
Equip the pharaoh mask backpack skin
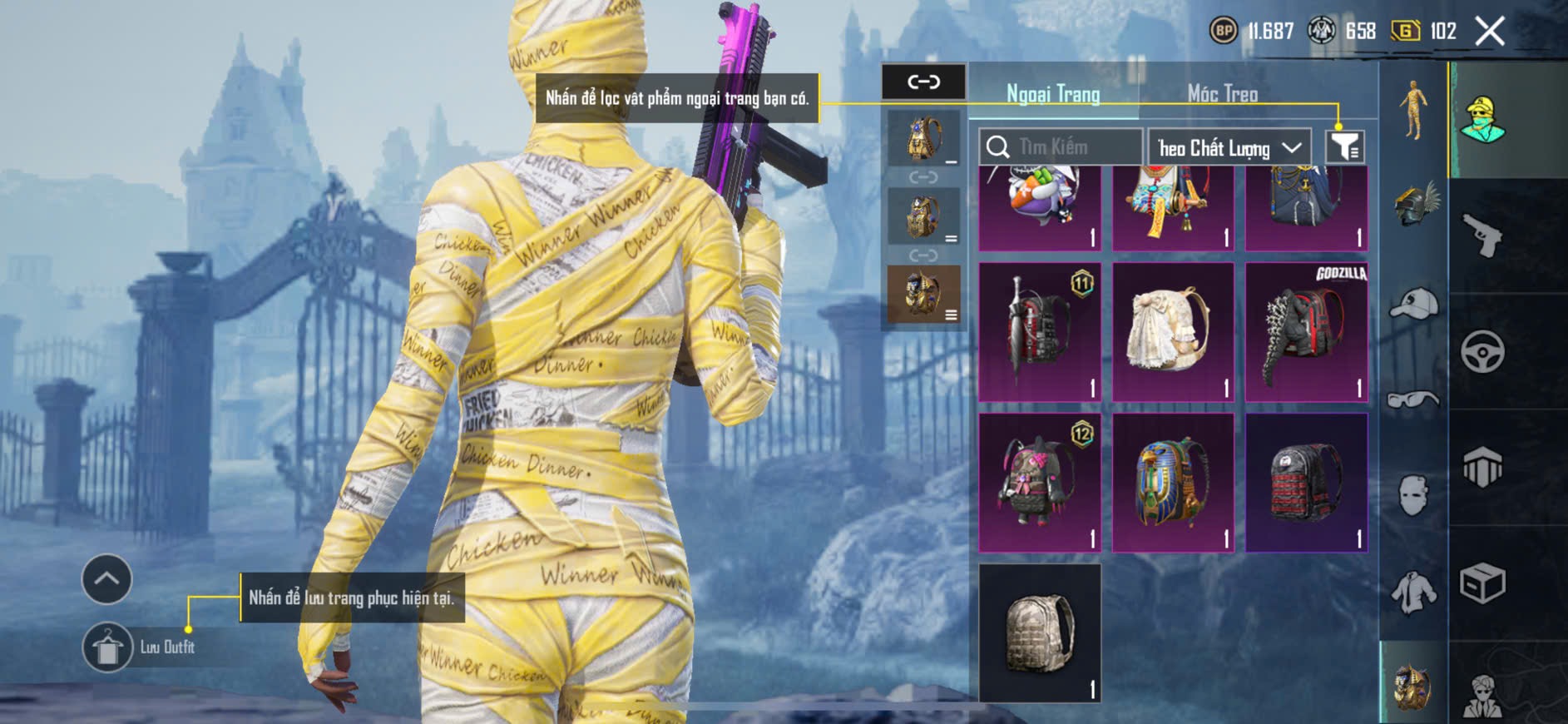[x=1173, y=483]
